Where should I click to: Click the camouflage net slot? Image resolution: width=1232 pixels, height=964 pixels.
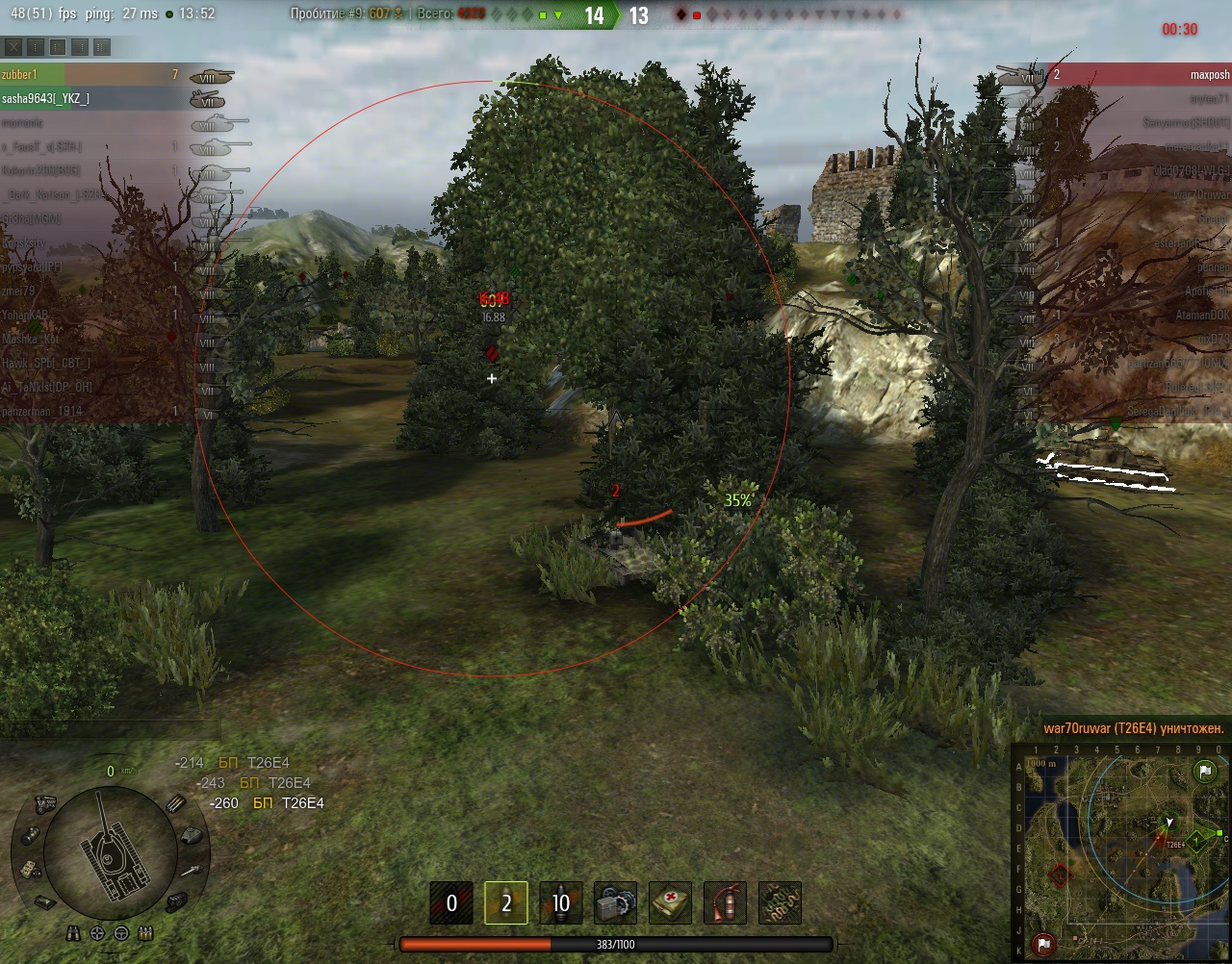781,902
